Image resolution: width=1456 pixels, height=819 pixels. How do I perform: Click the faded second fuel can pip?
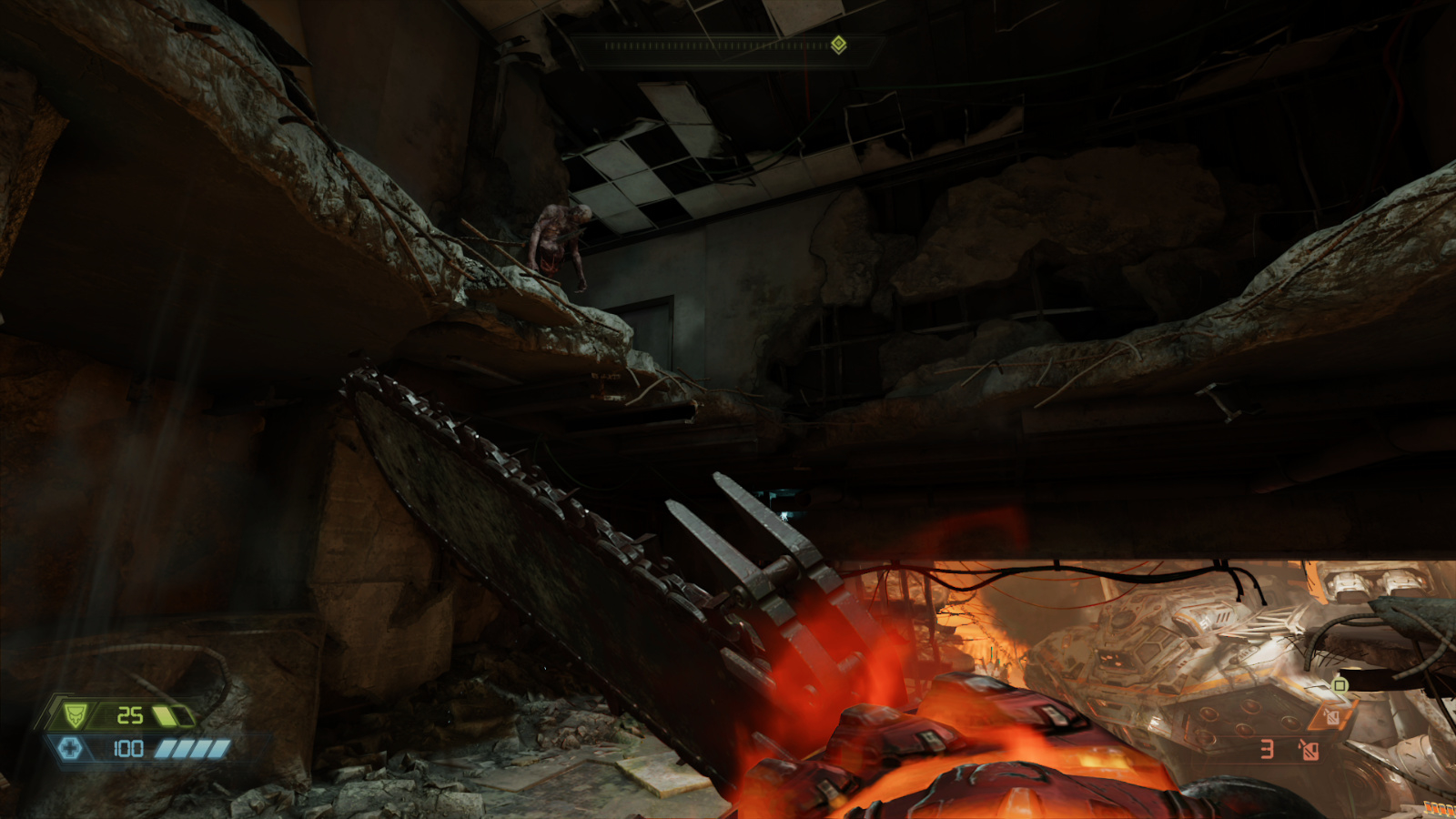tap(1309, 751)
